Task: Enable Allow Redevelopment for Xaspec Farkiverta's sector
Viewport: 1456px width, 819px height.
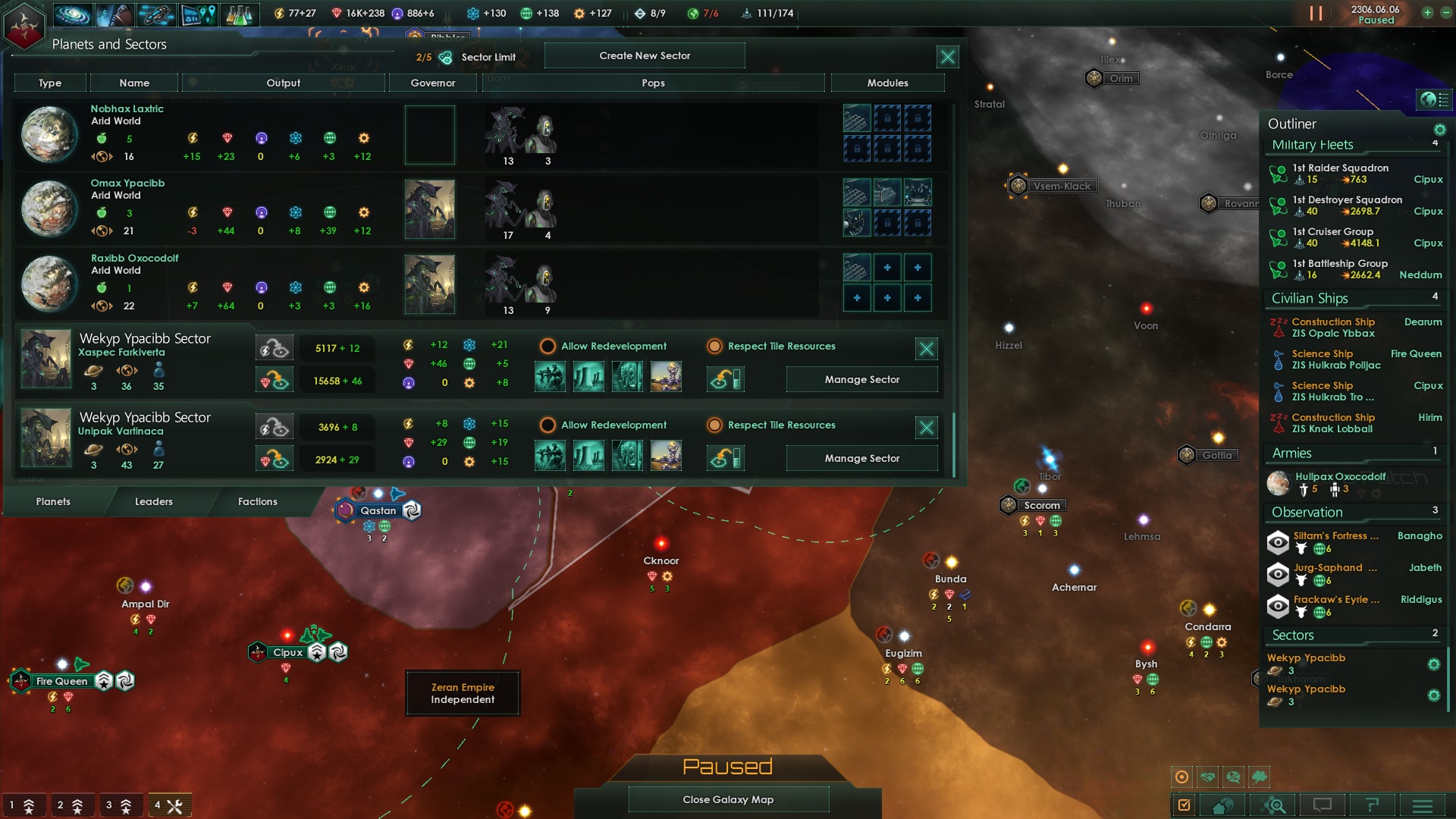Action: (x=548, y=347)
